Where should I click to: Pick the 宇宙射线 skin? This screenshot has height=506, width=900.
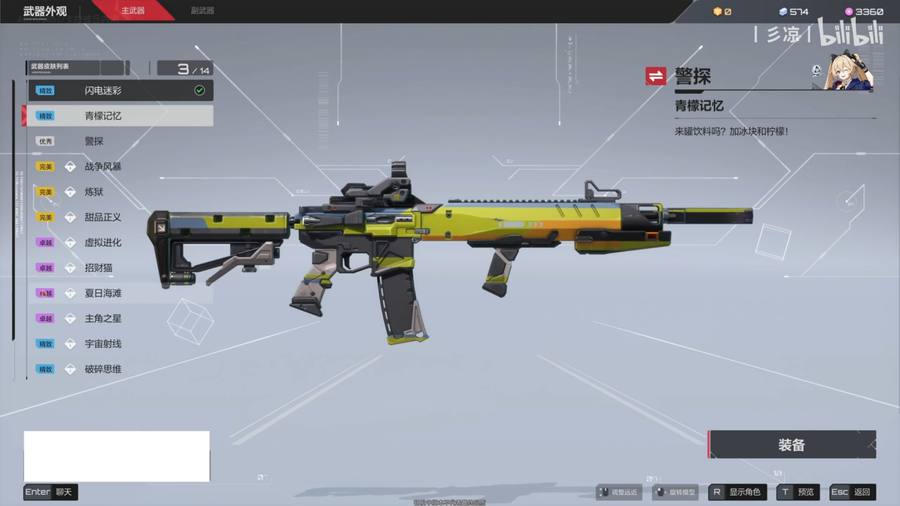(x=120, y=344)
